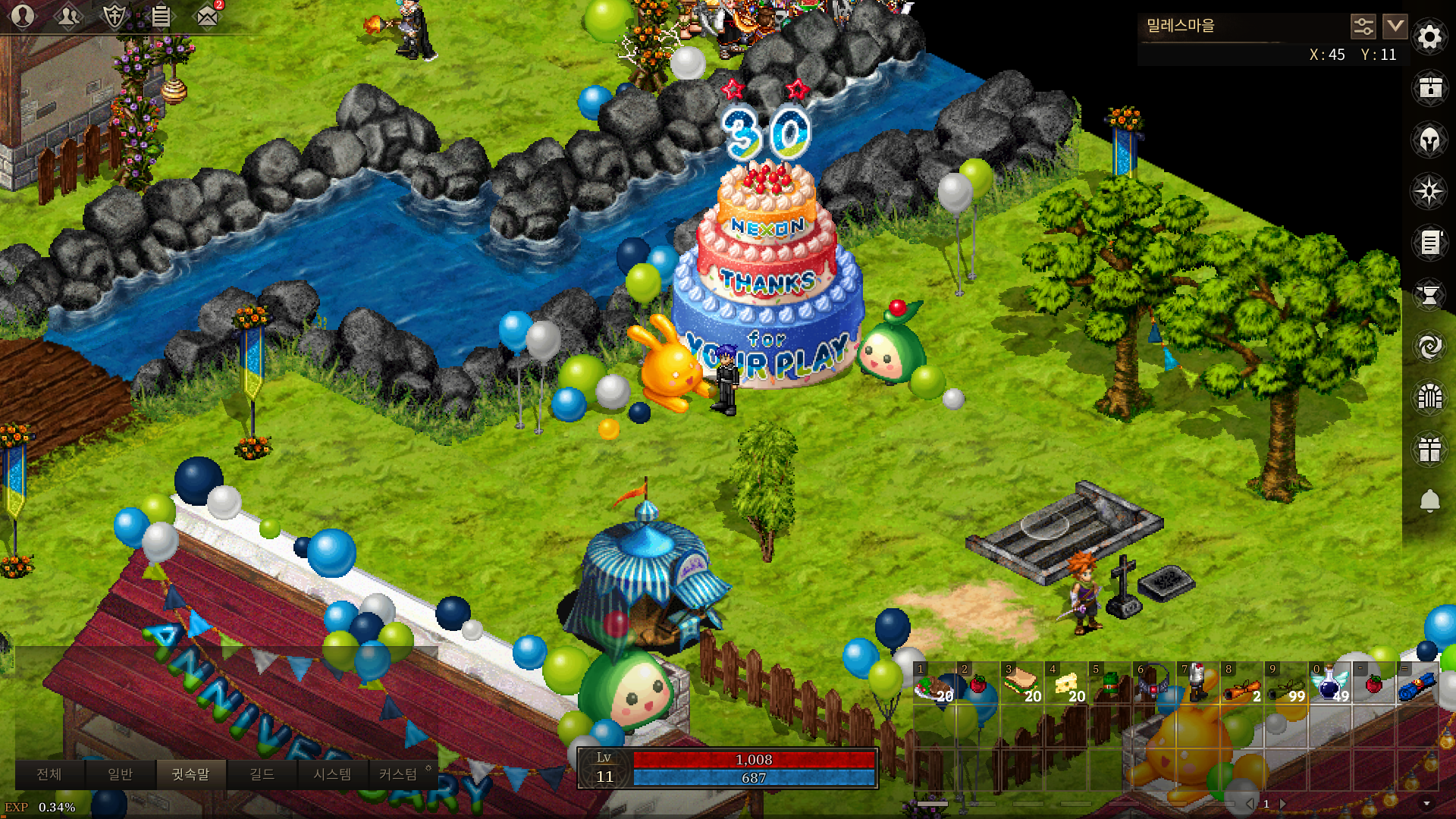The image size is (1456, 819).
Task: Select the cheese in hotbar slot 4
Action: 1065,683
